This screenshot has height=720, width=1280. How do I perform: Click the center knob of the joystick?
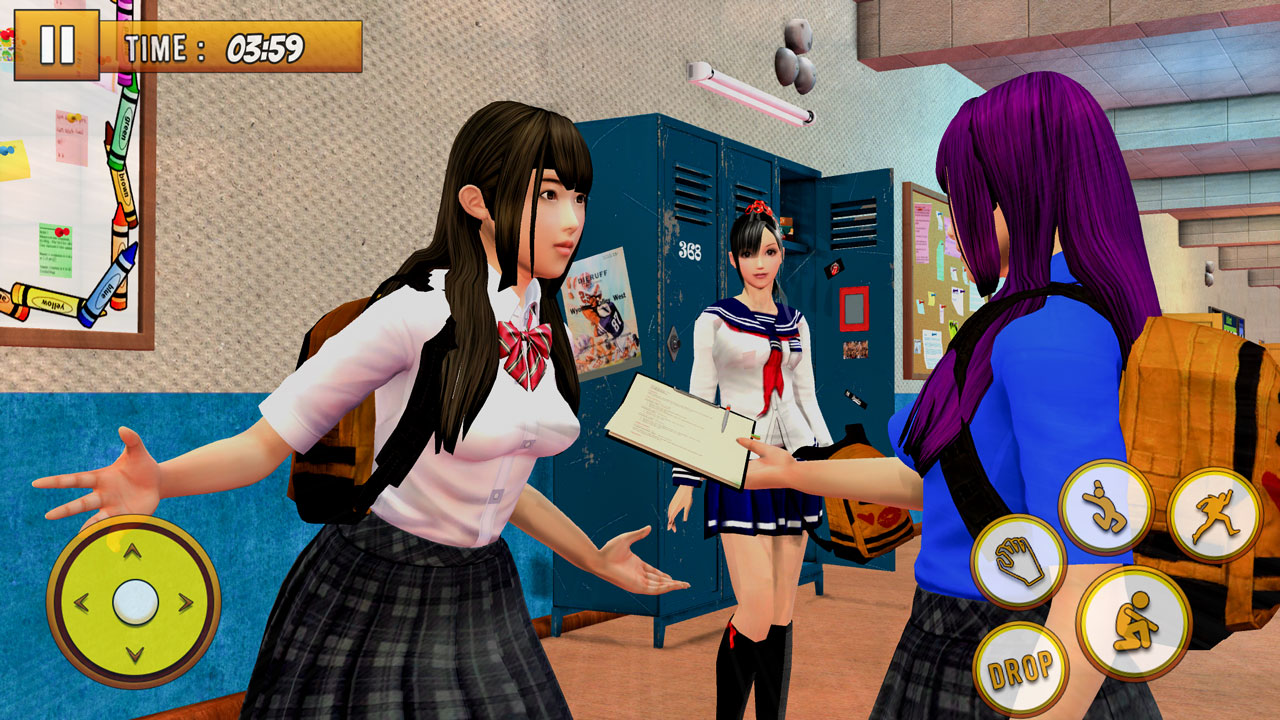pos(134,602)
